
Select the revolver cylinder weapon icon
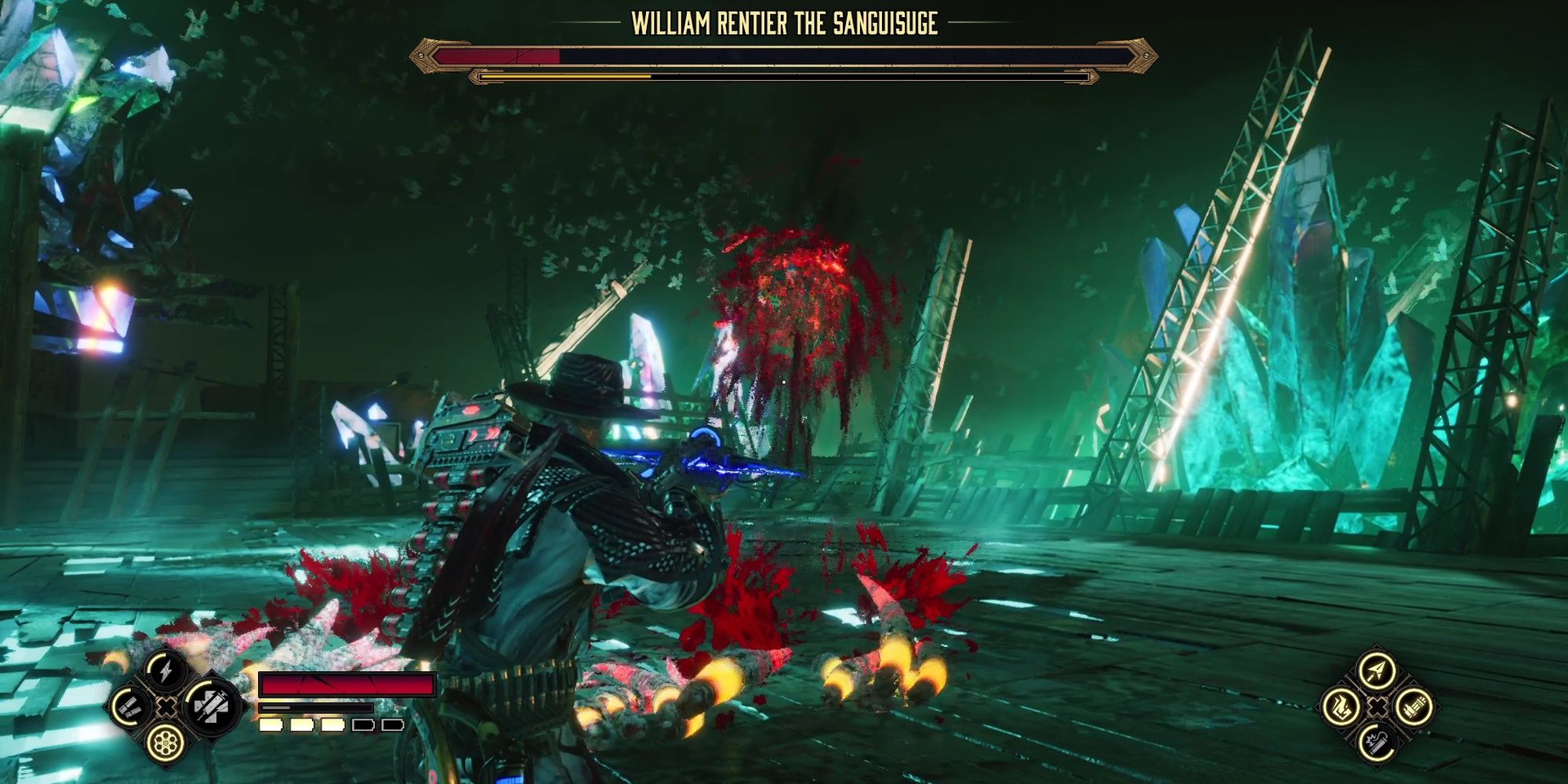tap(165, 742)
